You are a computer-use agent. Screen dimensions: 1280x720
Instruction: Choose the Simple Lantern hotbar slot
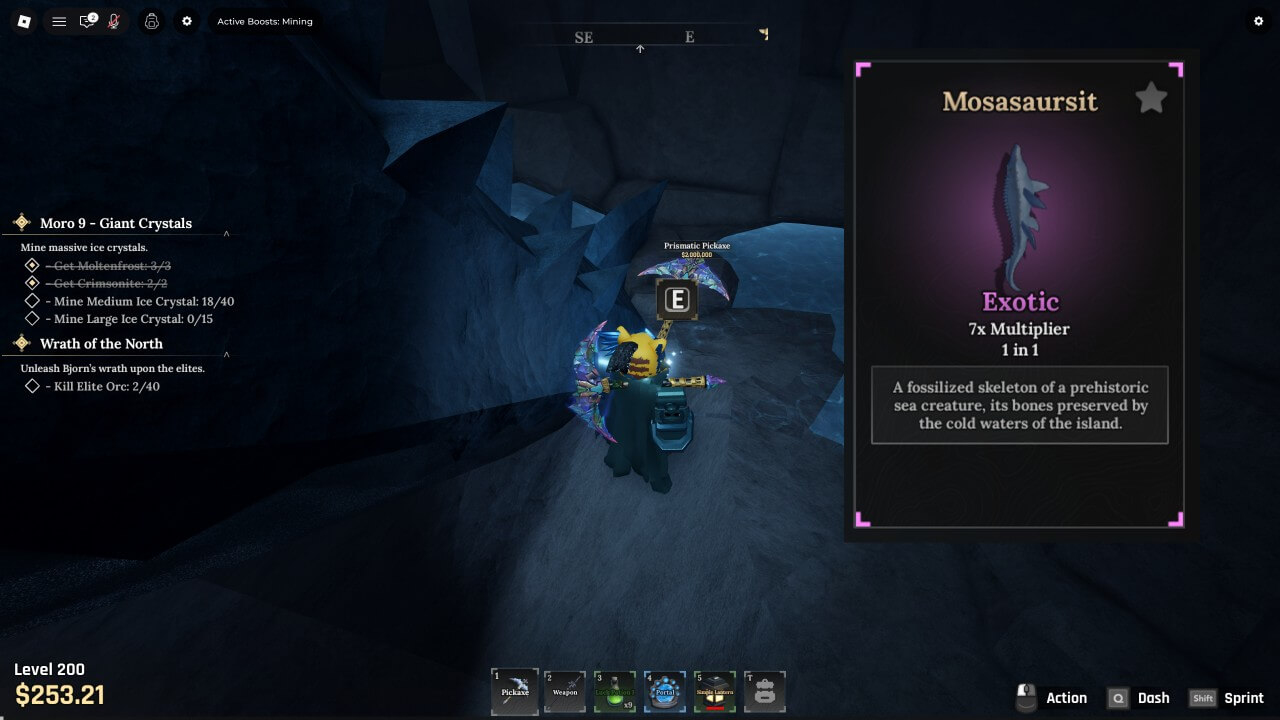(715, 692)
